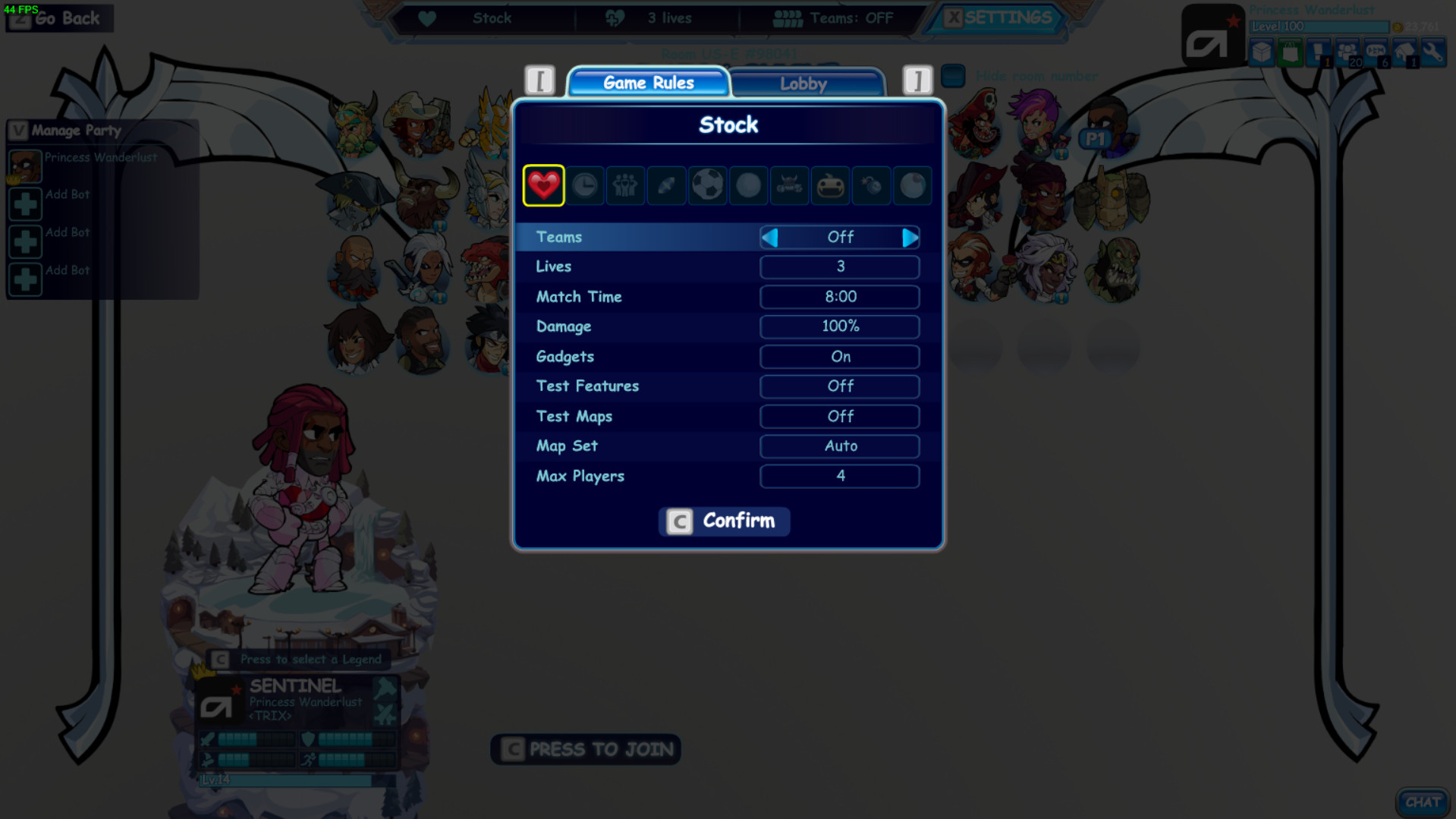Toggle Test Features off setting

point(840,386)
